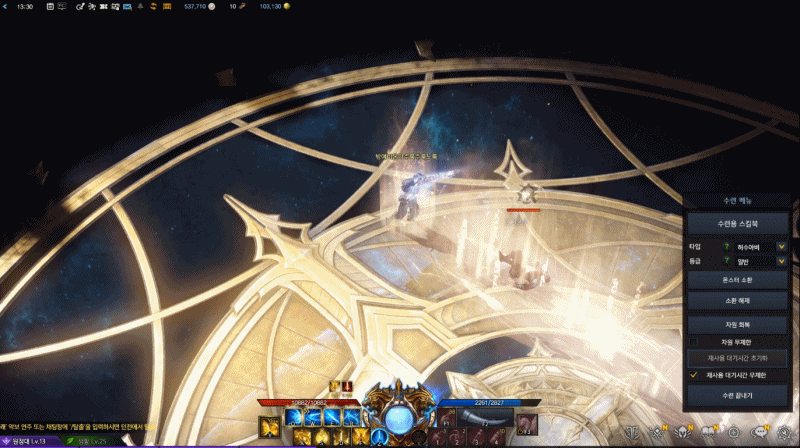
Task: Toggle the 재사용 대기시간 무제한 checkbox
Action: [x=694, y=375]
